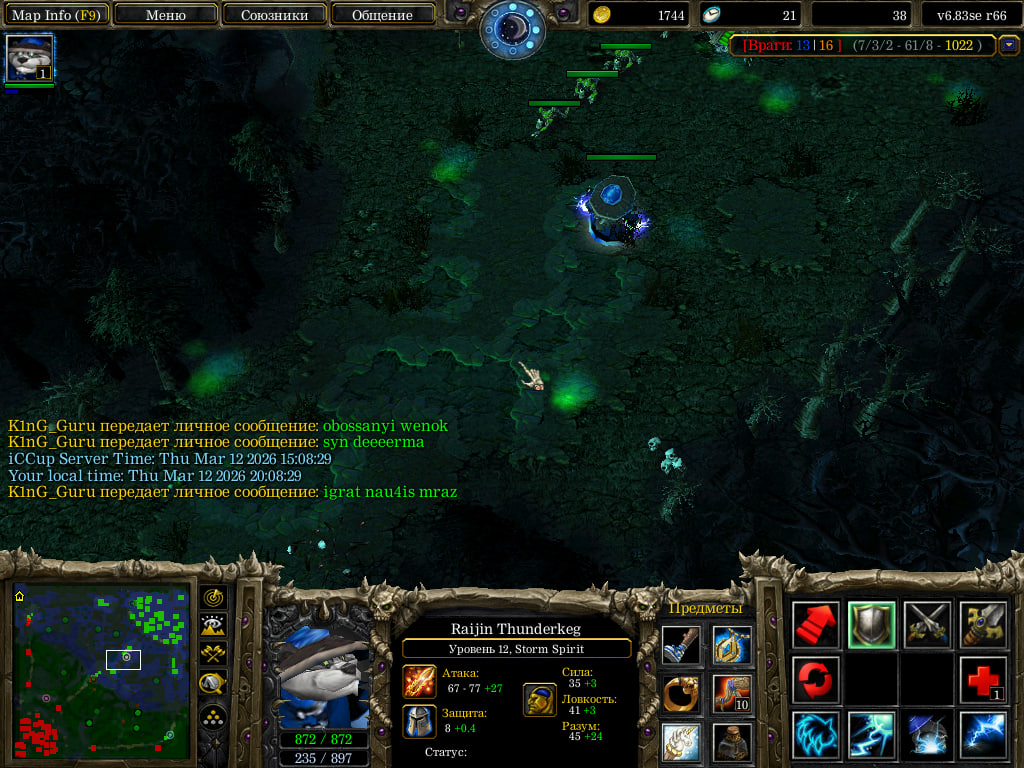Open the Меню button
1024x768 pixels.
point(166,15)
